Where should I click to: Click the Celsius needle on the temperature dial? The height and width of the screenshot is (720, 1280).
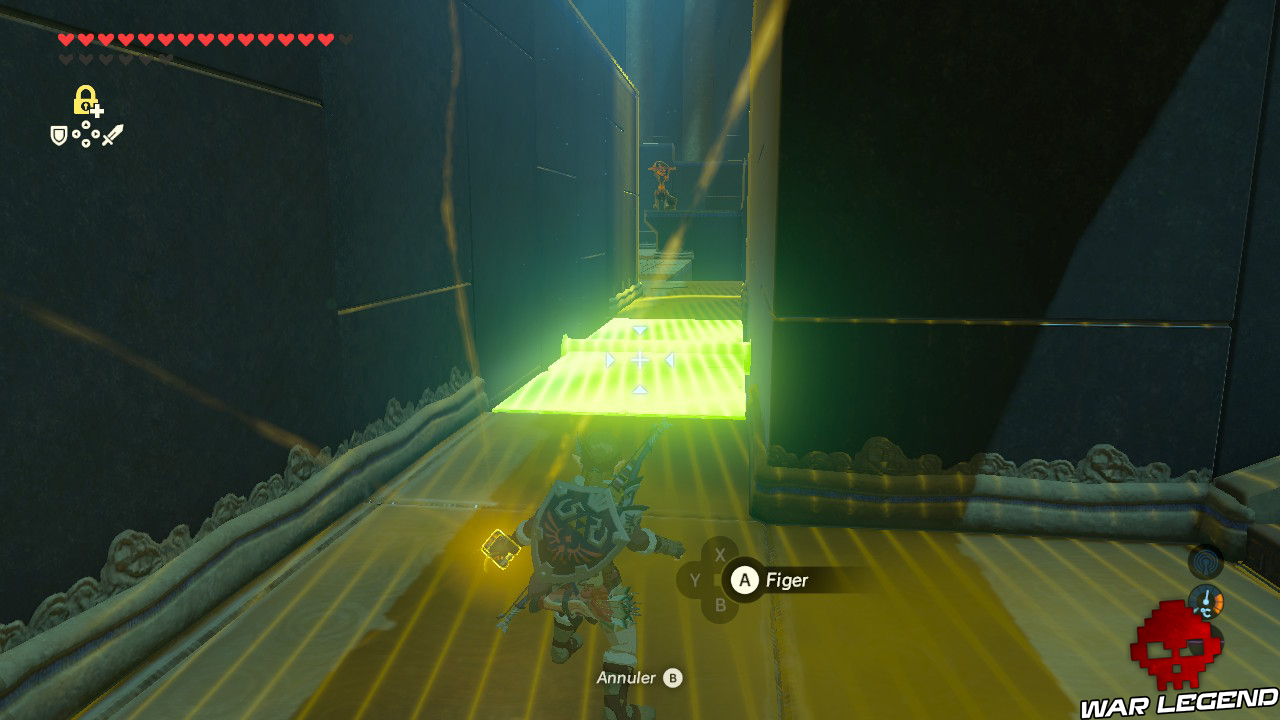click(1207, 596)
